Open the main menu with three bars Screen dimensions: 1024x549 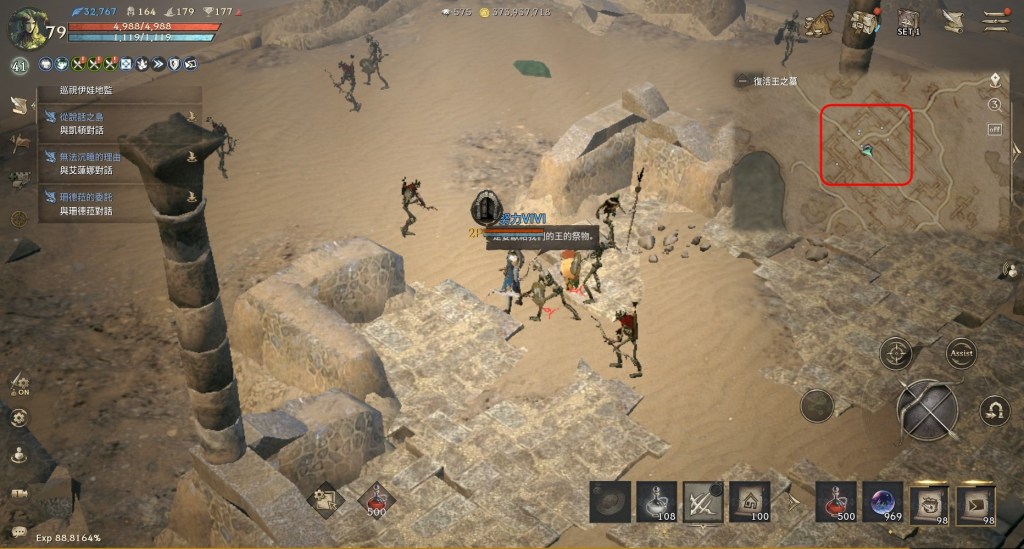[x=994, y=21]
